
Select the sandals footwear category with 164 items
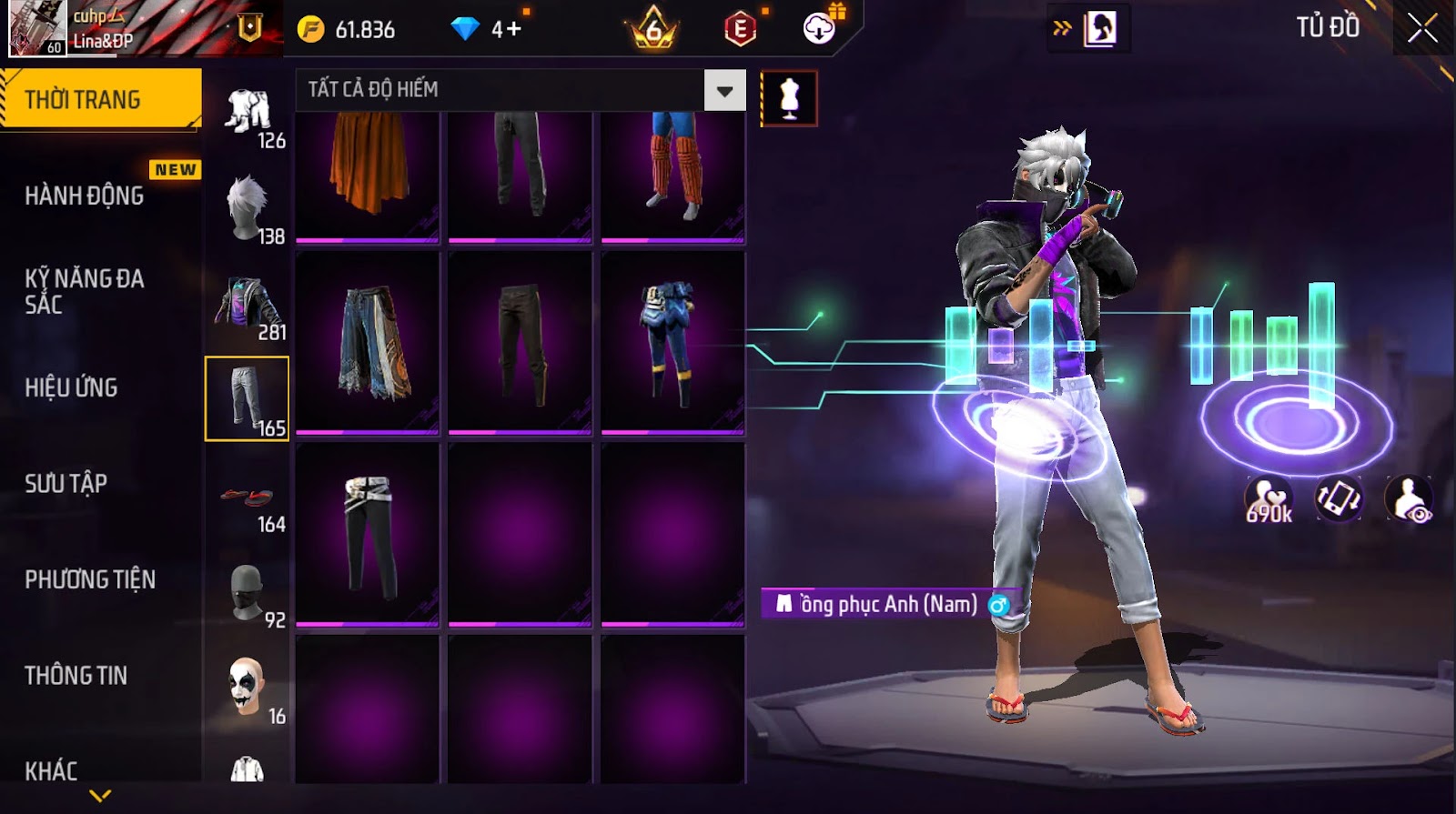[x=248, y=499]
